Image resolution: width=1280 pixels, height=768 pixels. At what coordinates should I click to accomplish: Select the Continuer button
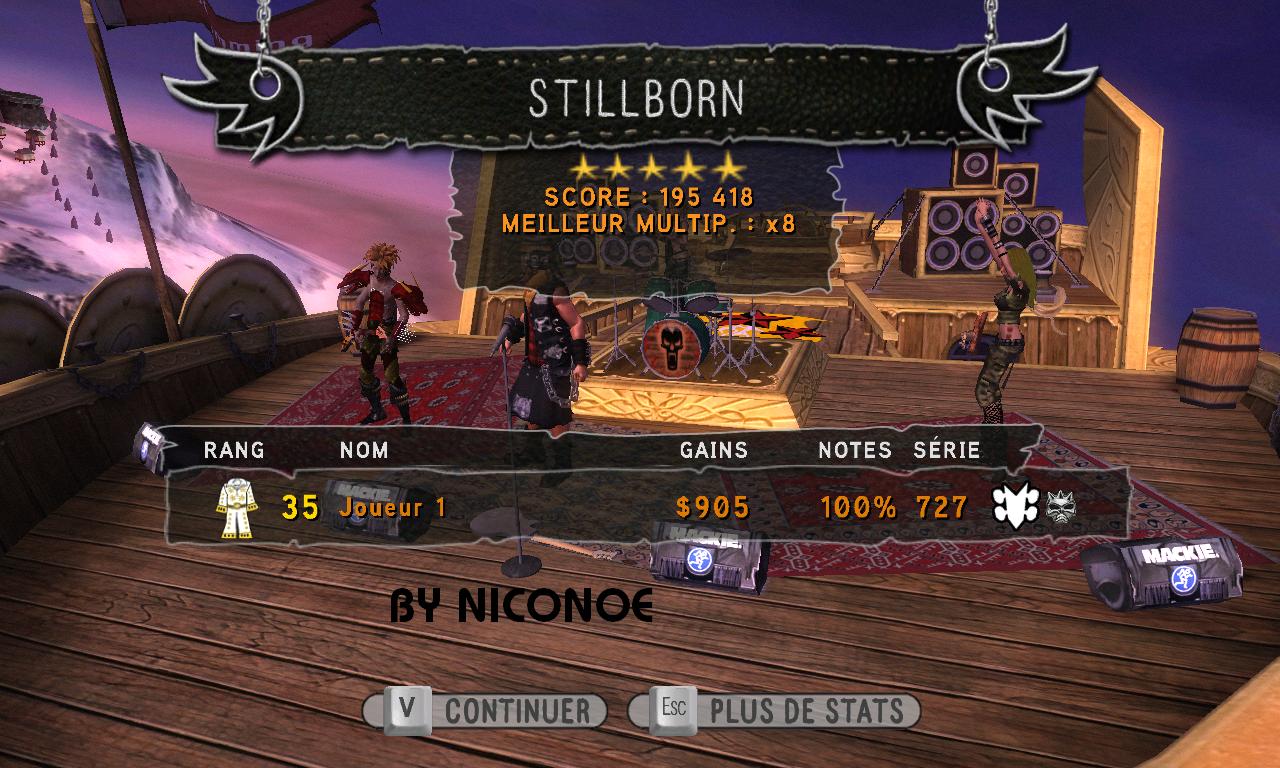click(x=485, y=711)
